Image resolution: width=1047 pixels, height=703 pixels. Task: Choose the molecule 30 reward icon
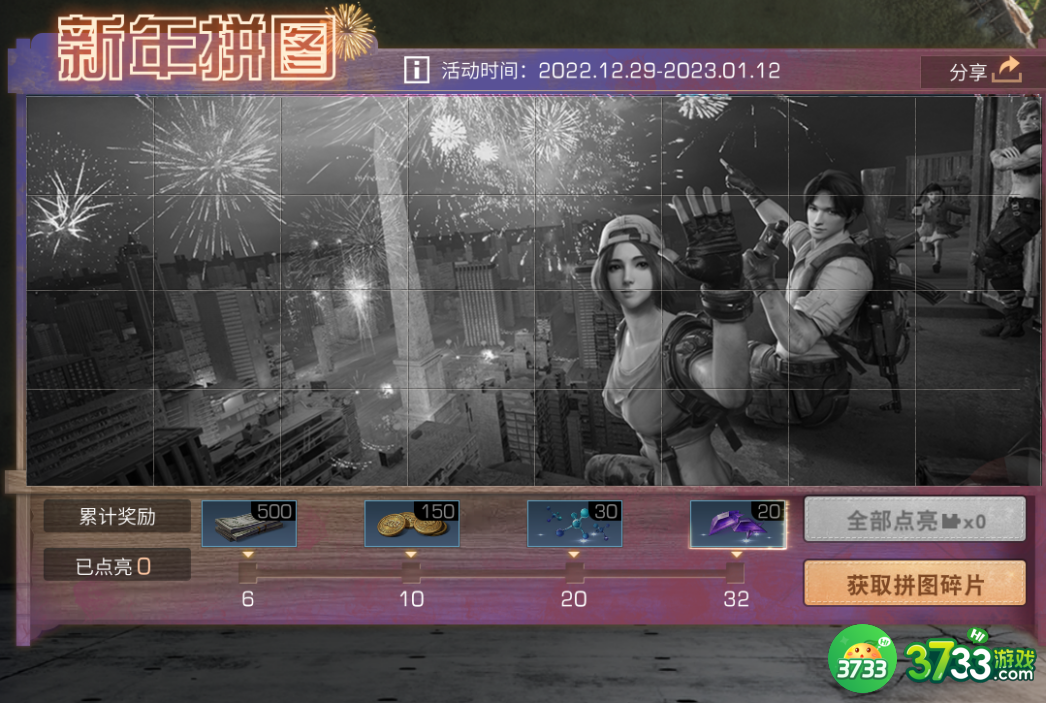coord(575,524)
